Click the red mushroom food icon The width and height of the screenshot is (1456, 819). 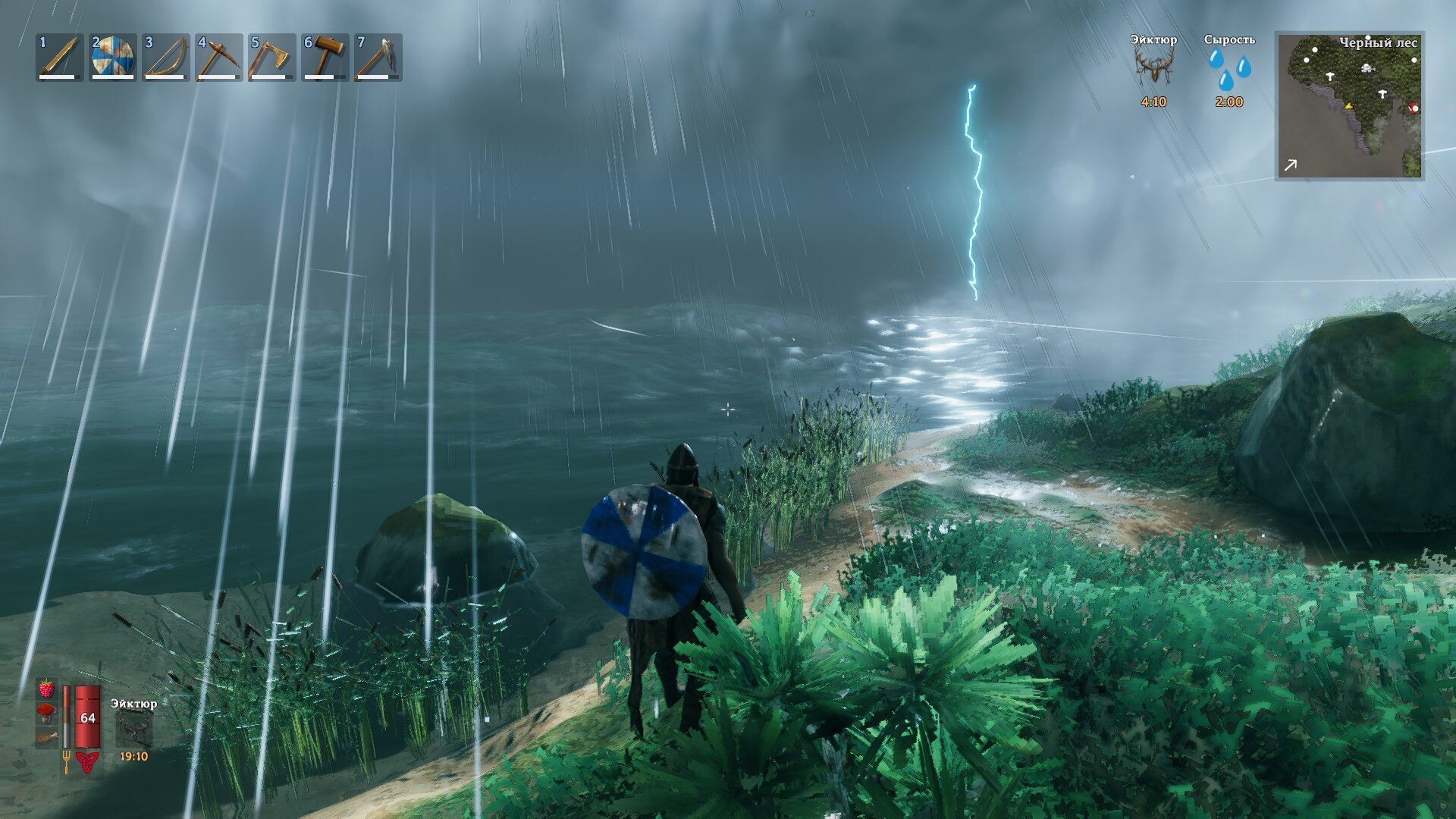pyautogui.click(x=47, y=713)
